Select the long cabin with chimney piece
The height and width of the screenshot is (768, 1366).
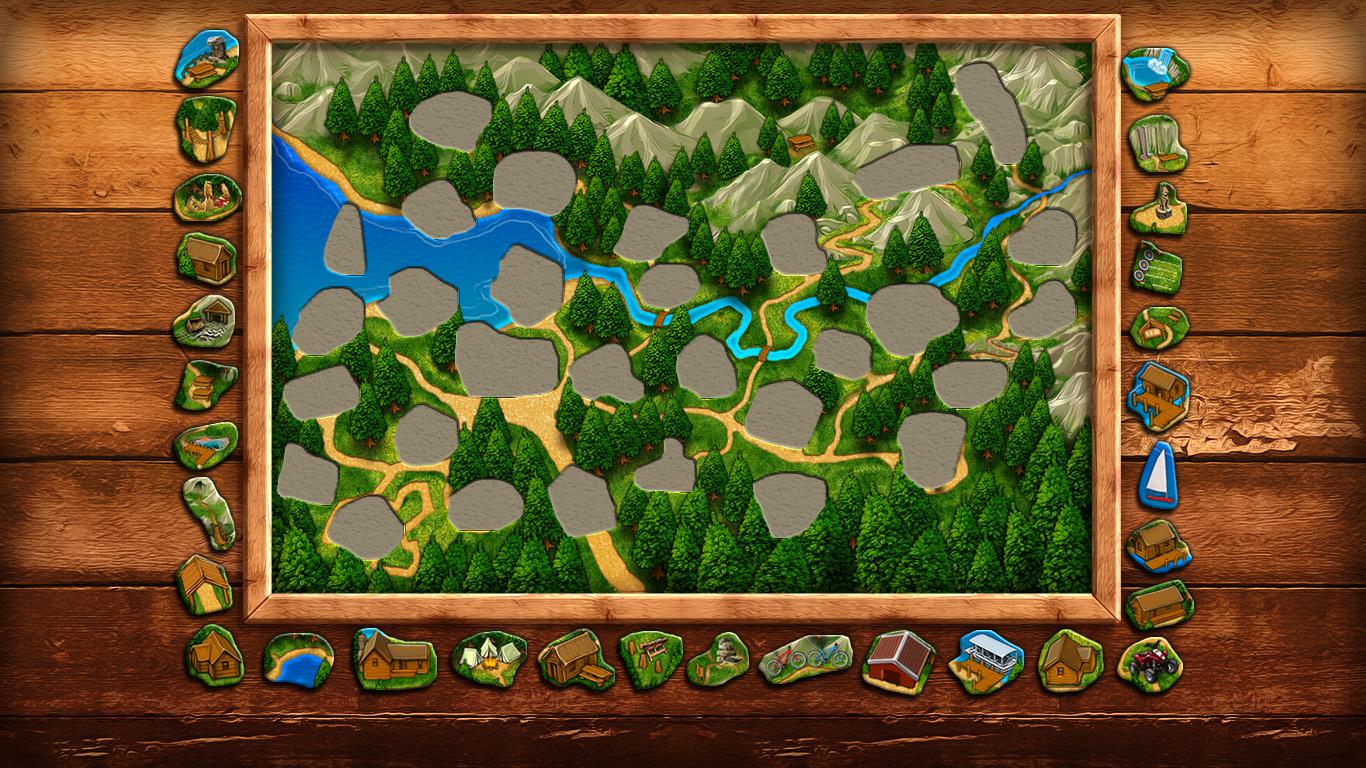pos(394,658)
